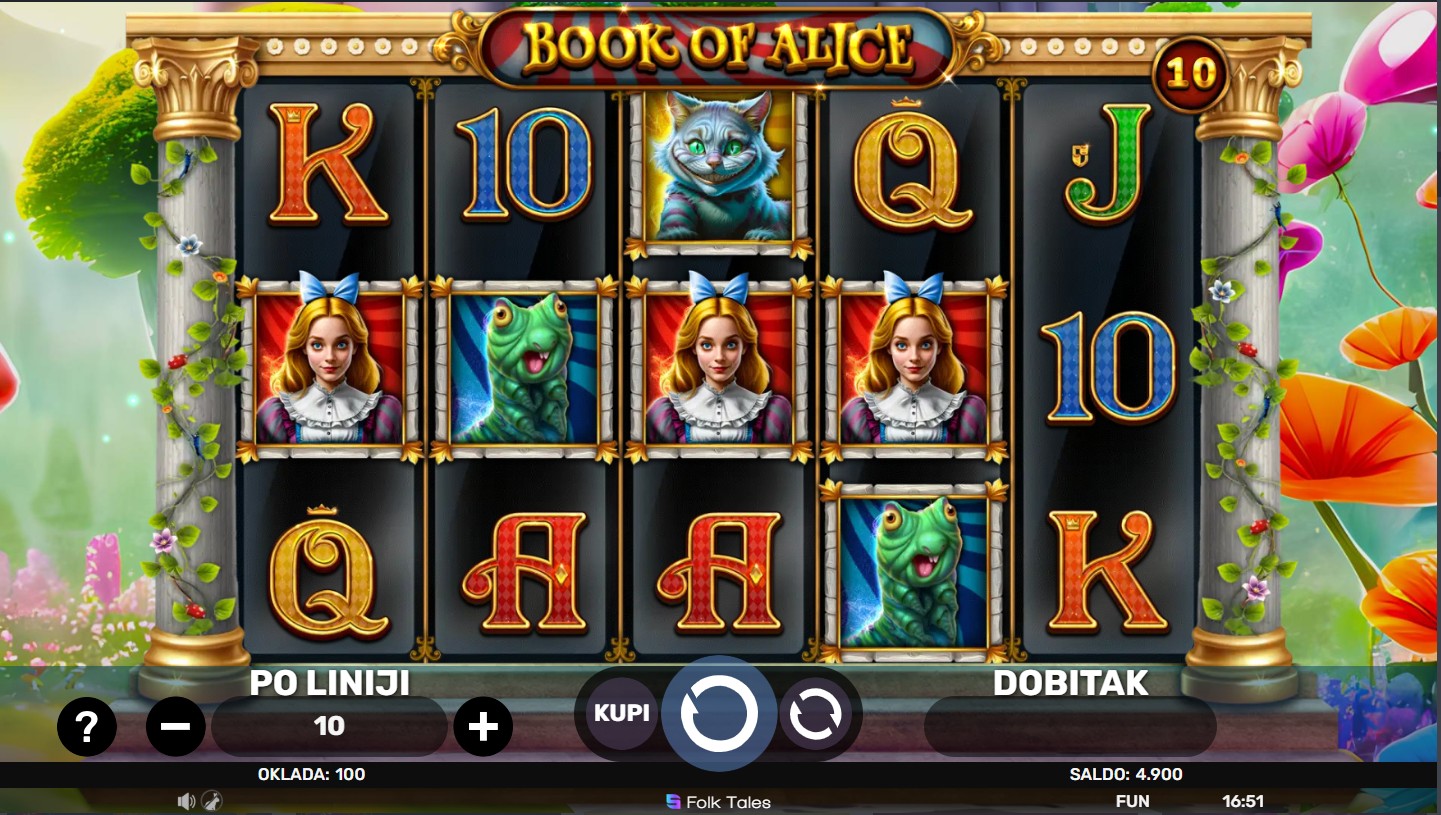Screen dimensions: 1441x815
Task: Increase the bet per line with plus
Action: (x=483, y=726)
